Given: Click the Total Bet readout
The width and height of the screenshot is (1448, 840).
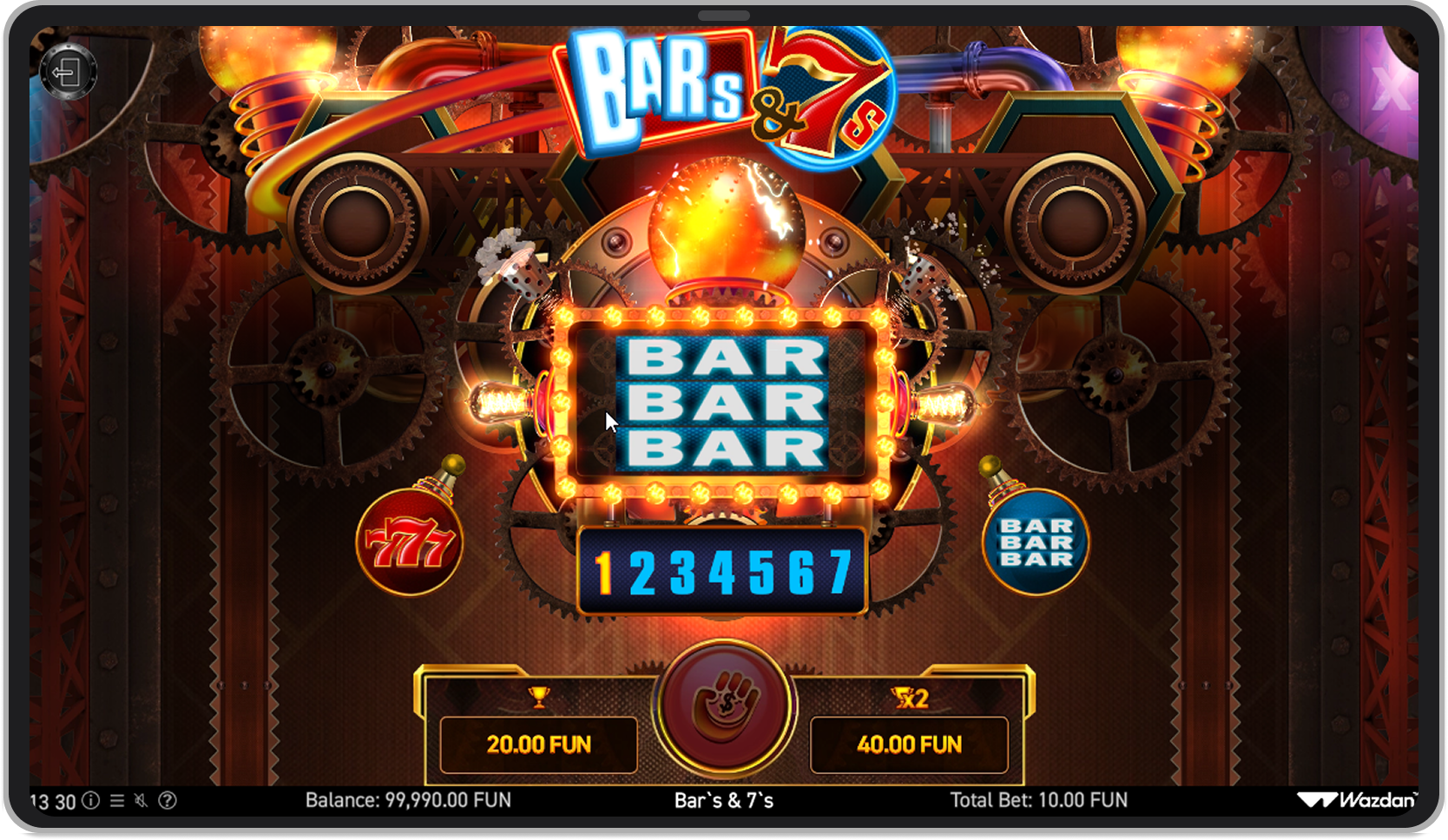Looking at the screenshot, I should (x=1041, y=801).
